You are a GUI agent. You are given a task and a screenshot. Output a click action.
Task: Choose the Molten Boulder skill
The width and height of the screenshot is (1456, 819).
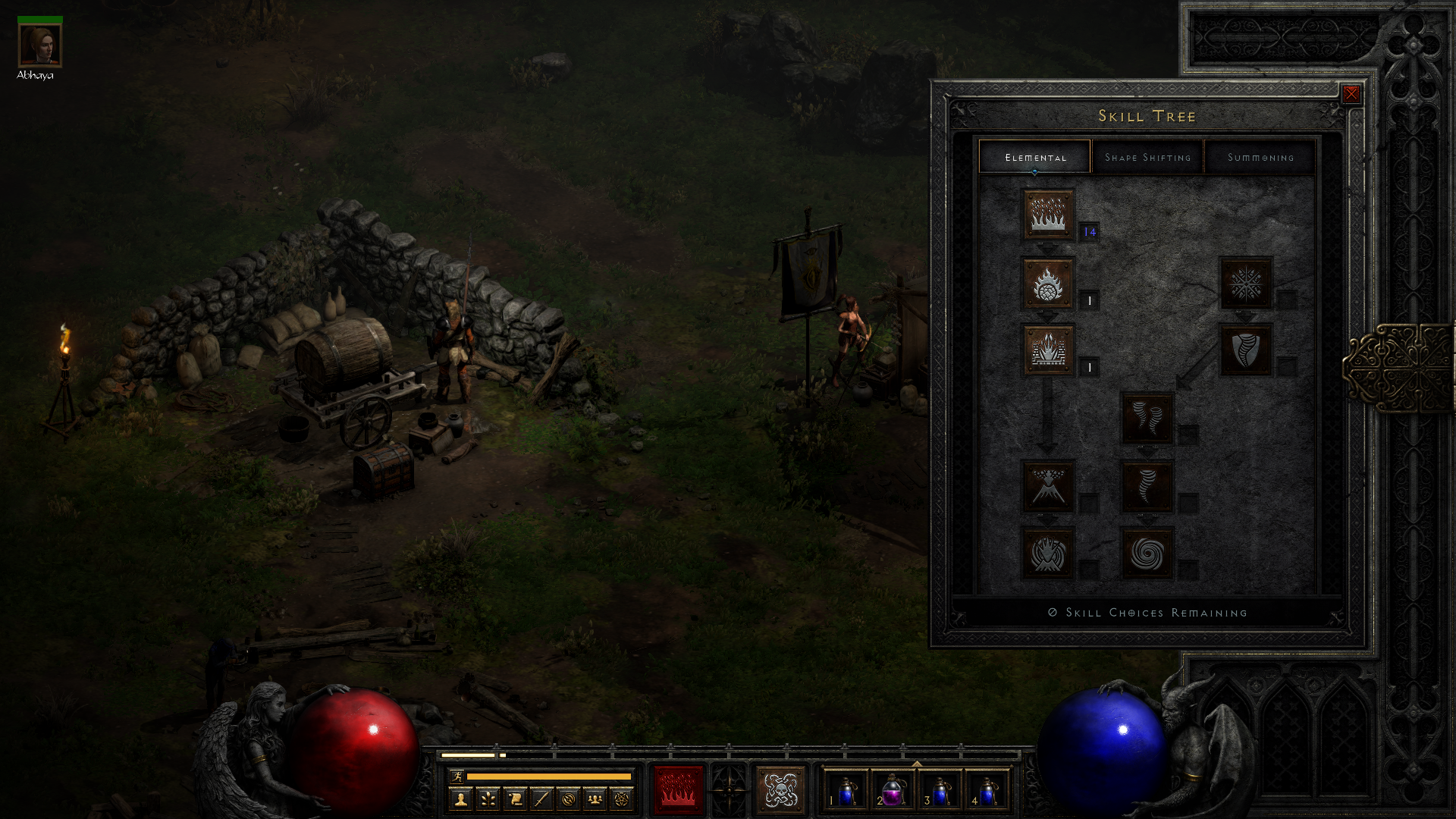click(x=1048, y=284)
